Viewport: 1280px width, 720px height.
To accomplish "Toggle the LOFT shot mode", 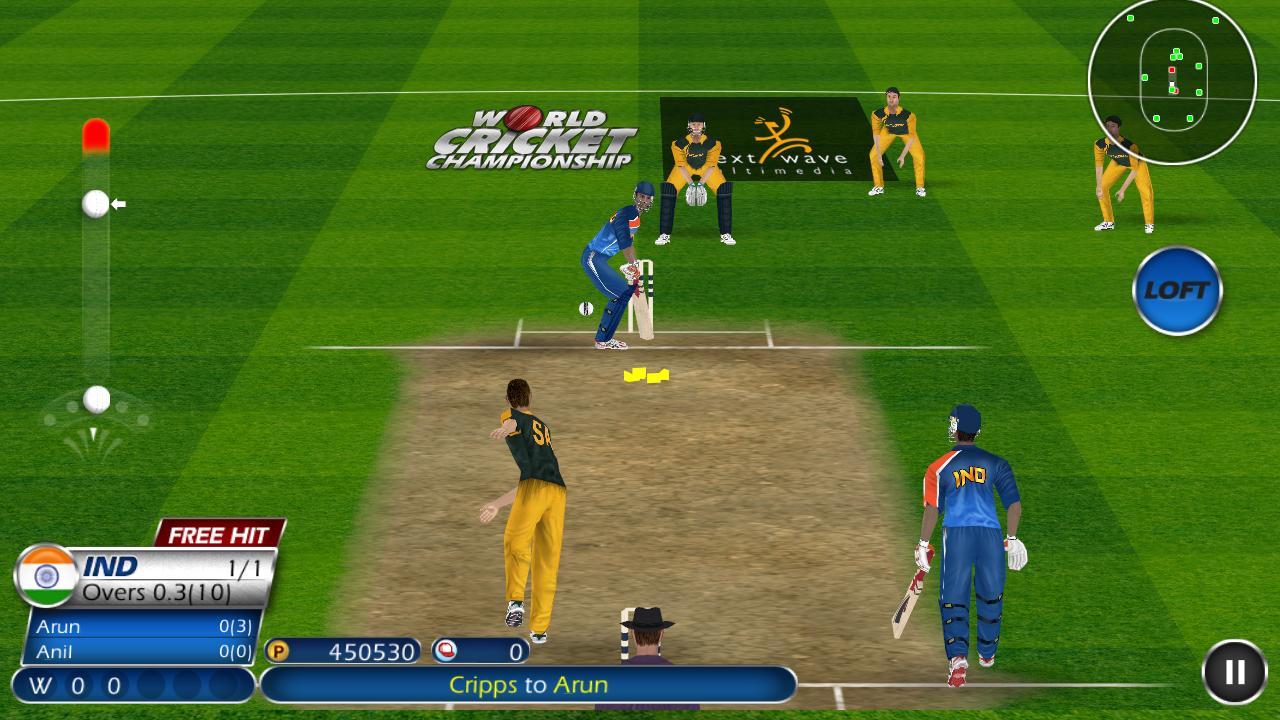I will 1177,289.
